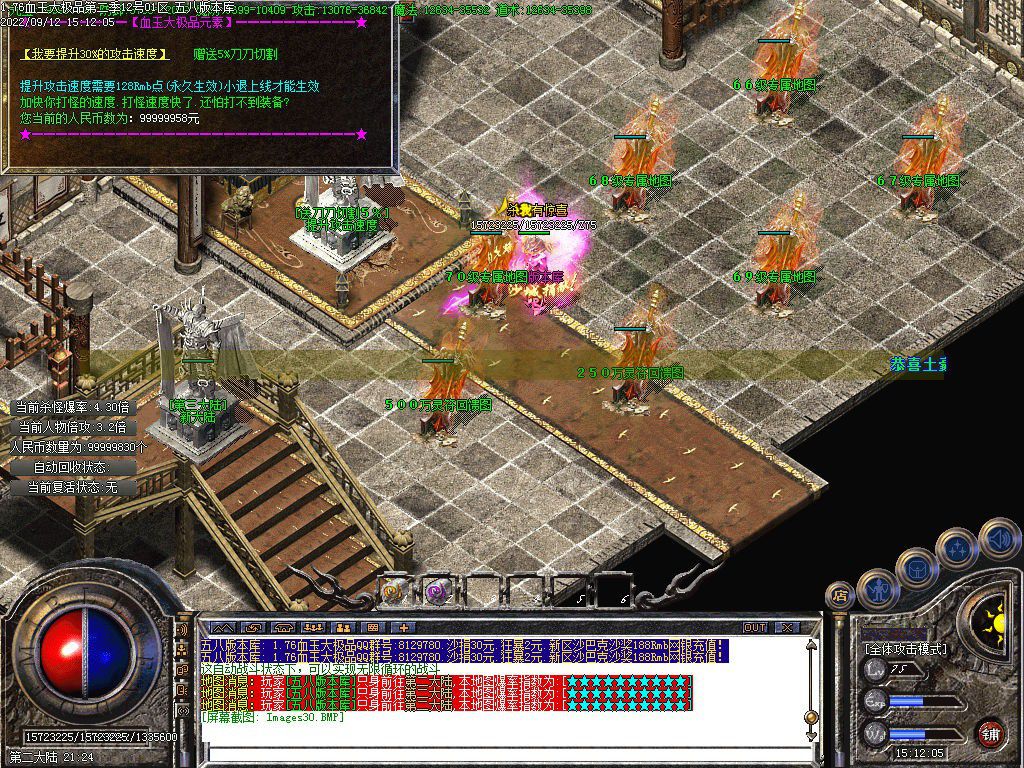Toggle the 自动回收状态 auto-recycle row
The image size is (1024, 768).
coord(70,467)
